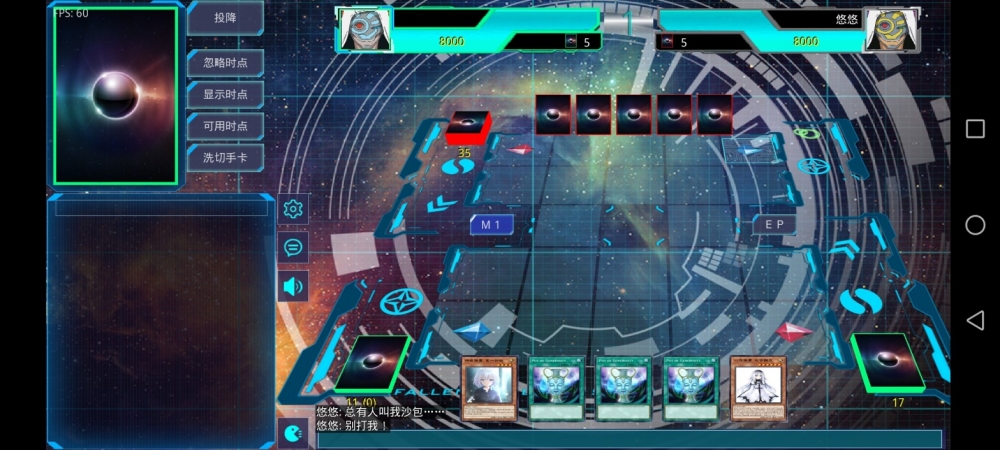Tap Android home circle button
Image resolution: width=1000 pixels, height=450 pixels.
[x=975, y=225]
